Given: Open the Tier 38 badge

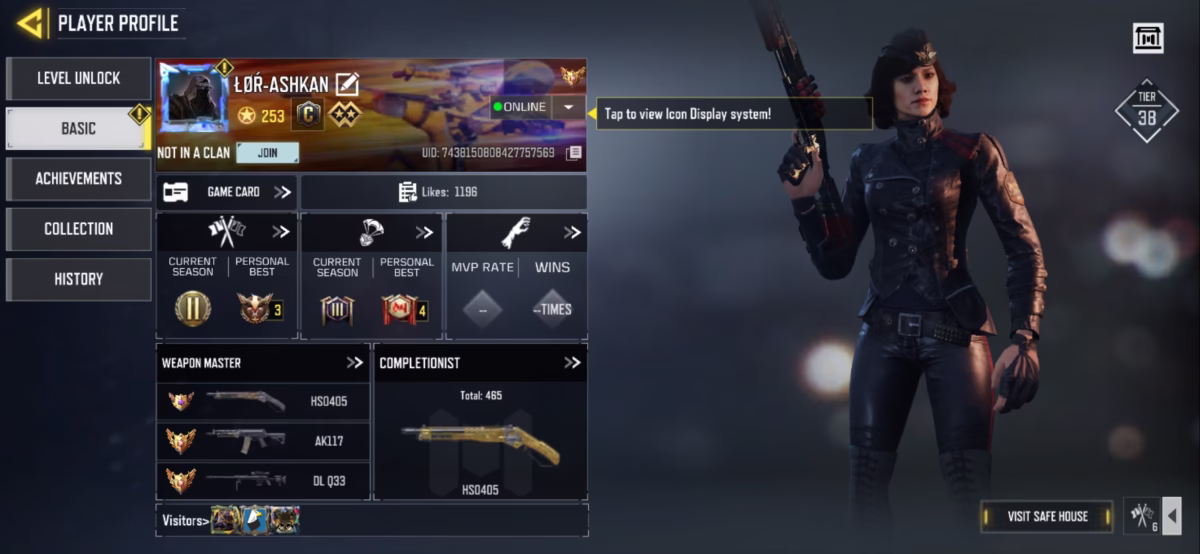Looking at the screenshot, I should click(x=1146, y=111).
